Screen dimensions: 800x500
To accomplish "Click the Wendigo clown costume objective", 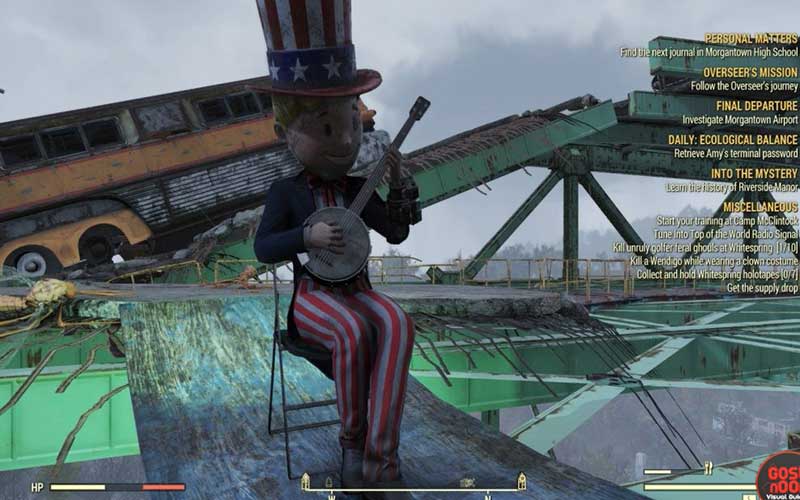I will (714, 261).
